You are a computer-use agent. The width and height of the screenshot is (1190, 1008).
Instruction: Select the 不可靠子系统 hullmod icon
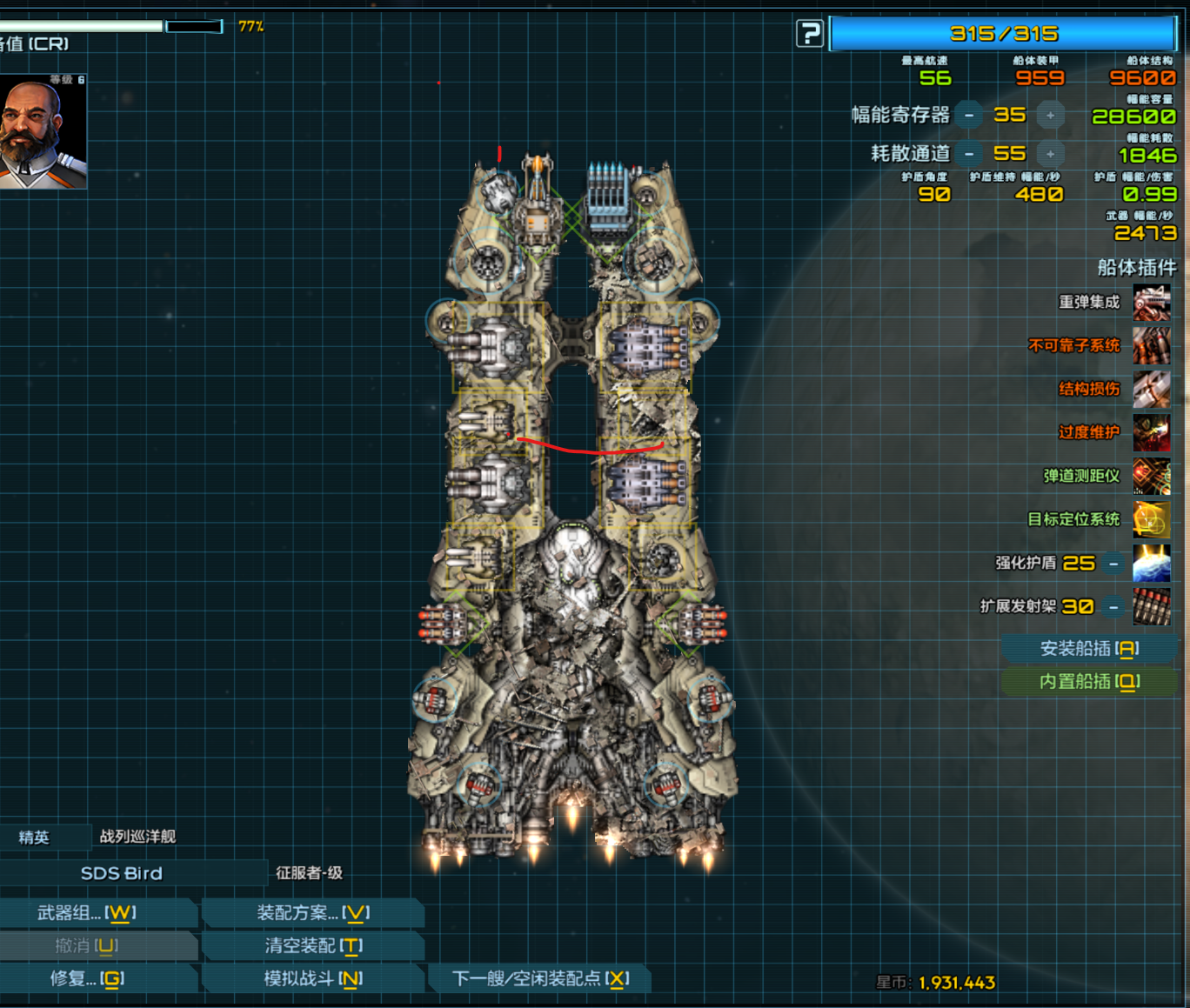(1151, 346)
